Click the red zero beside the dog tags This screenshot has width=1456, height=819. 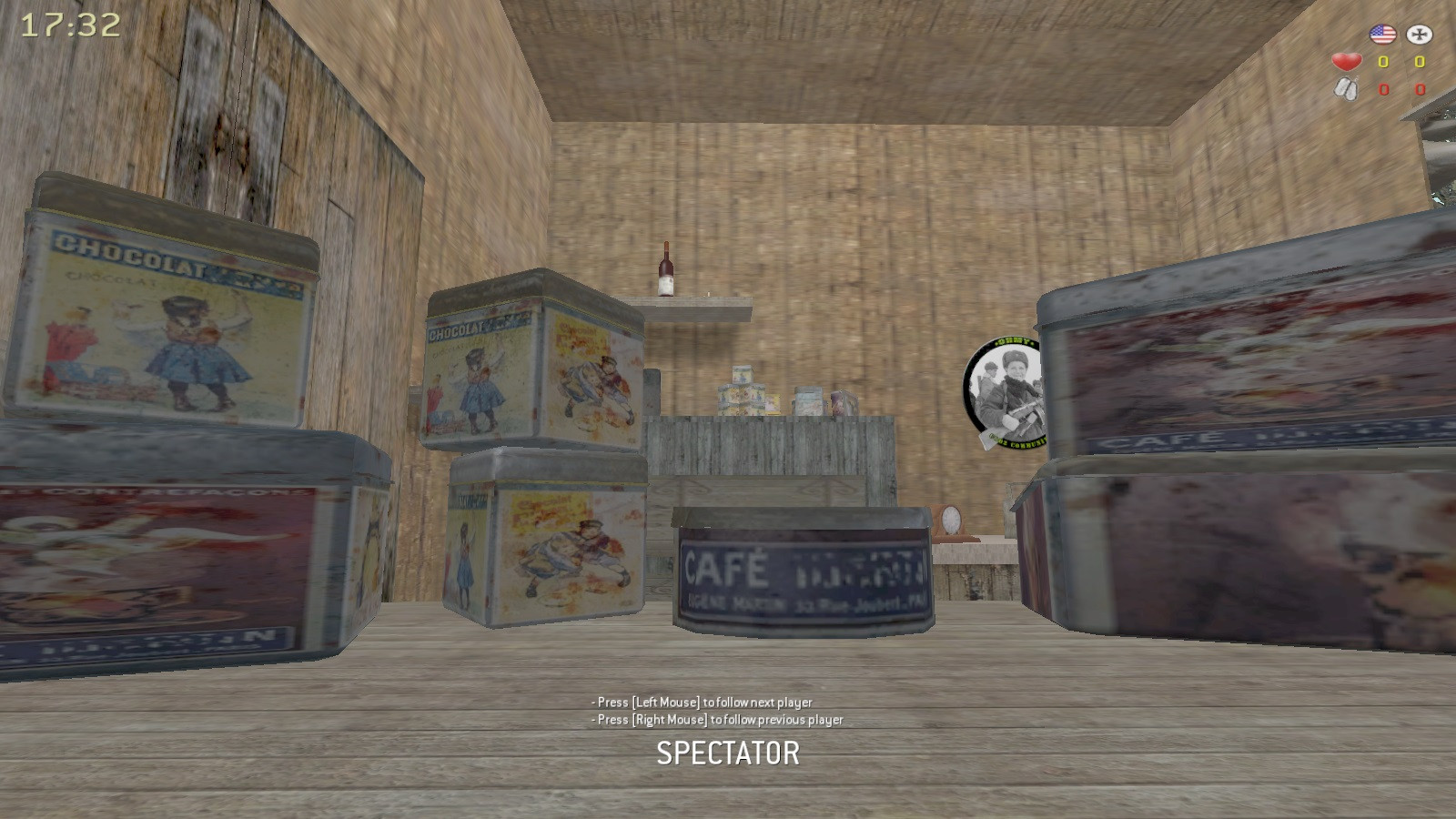click(x=1383, y=90)
